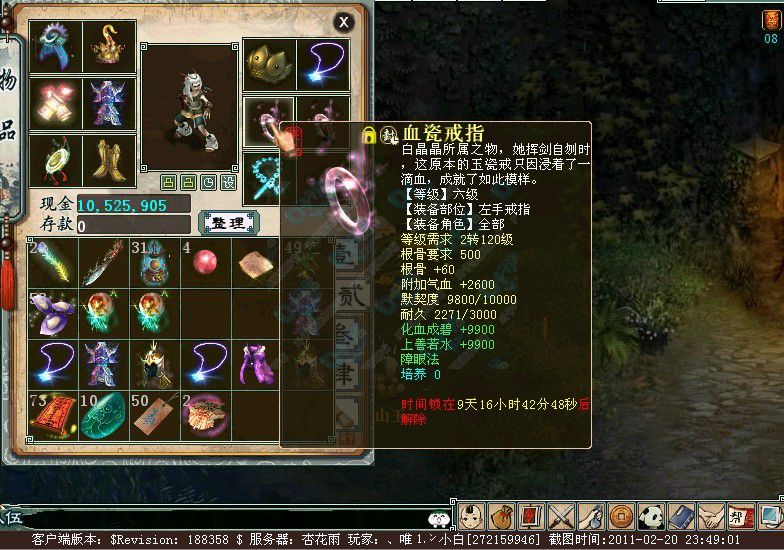
Task: Pick the green jade mask item
Action: pyautogui.click(x=104, y=413)
